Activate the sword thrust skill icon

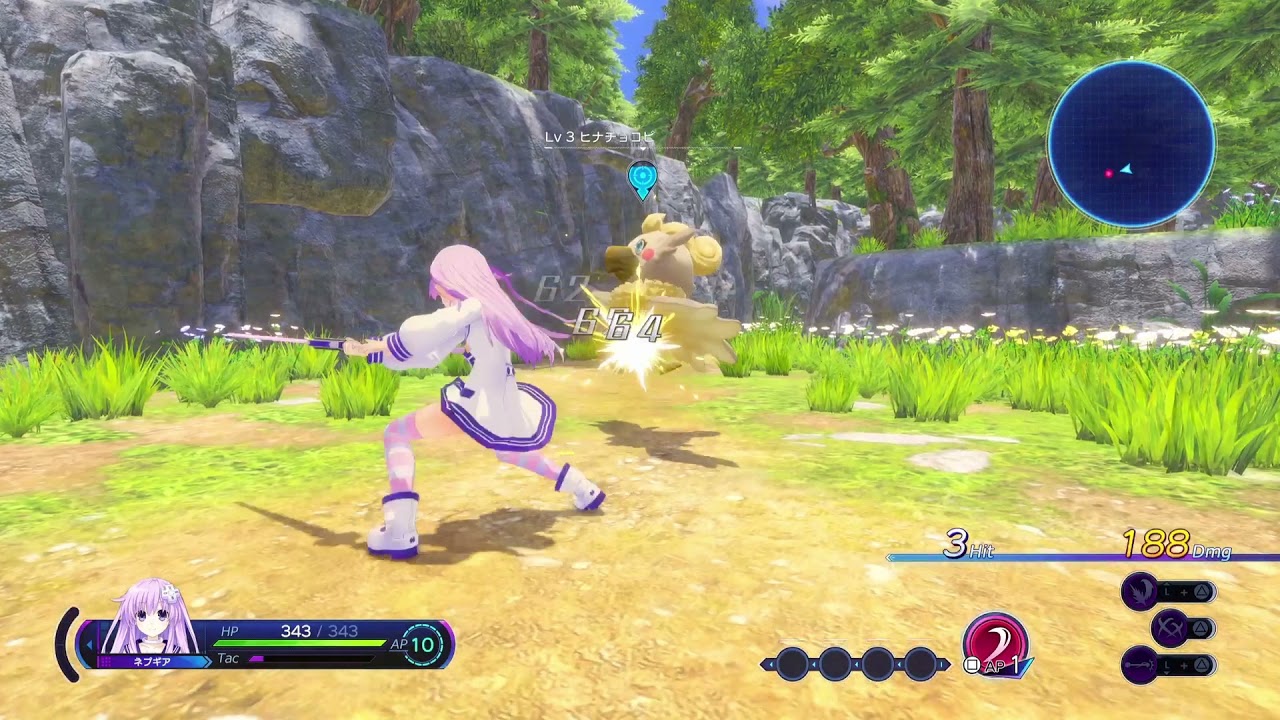[1140, 664]
